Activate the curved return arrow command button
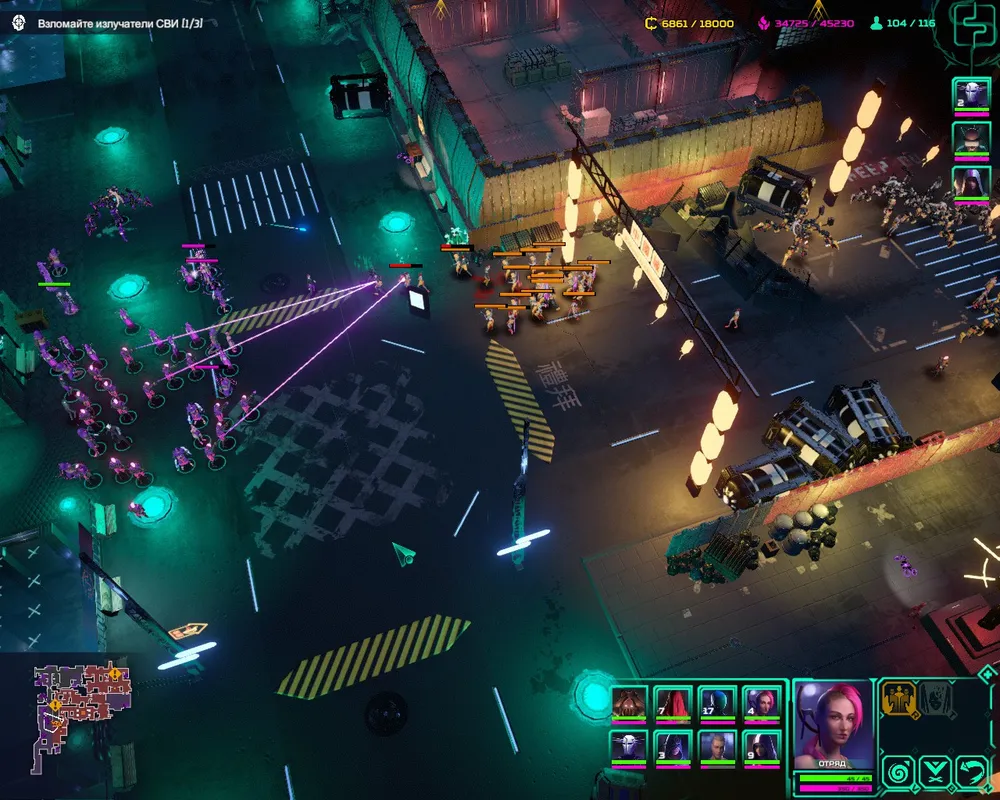 (972, 770)
